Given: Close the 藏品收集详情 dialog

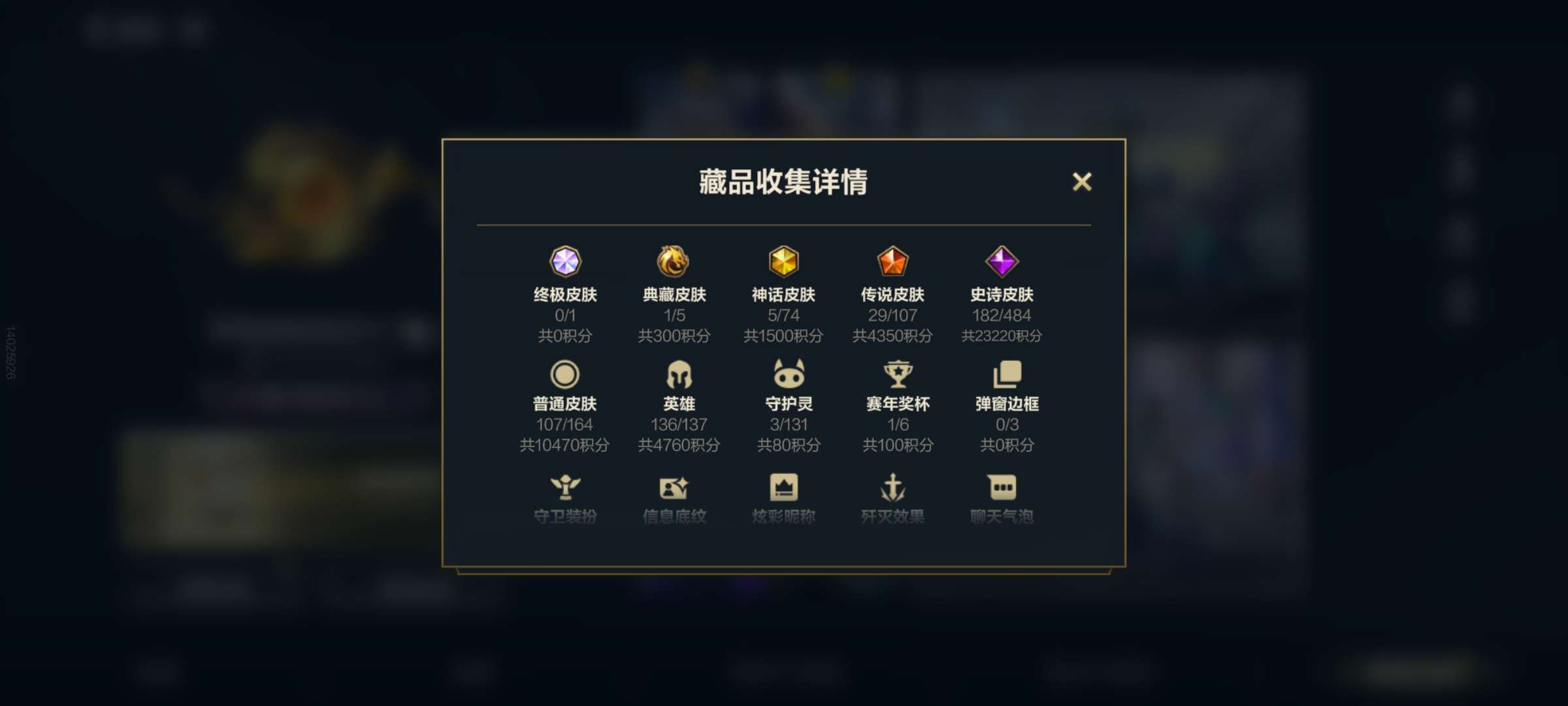Looking at the screenshot, I should [x=1083, y=182].
